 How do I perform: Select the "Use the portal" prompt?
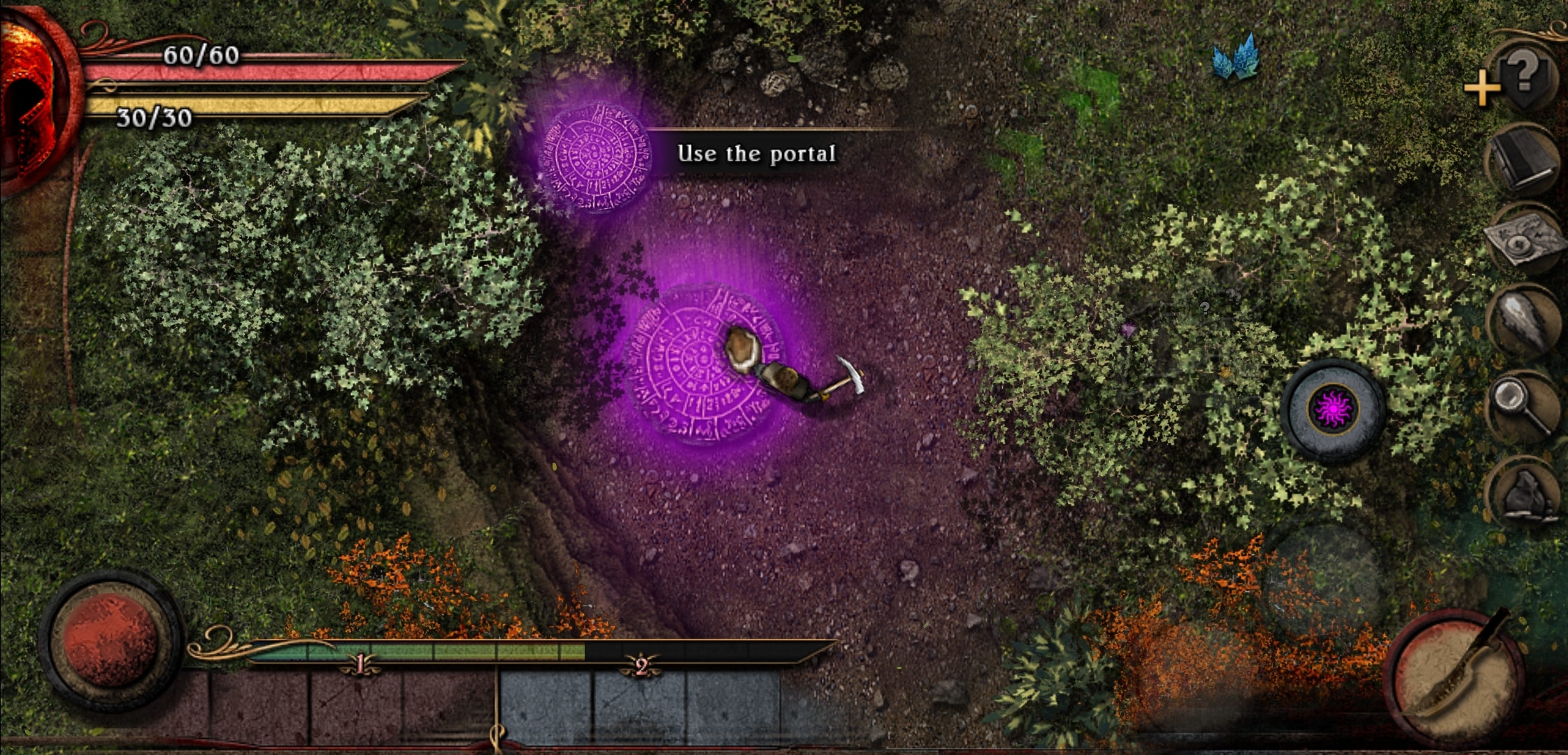point(756,154)
